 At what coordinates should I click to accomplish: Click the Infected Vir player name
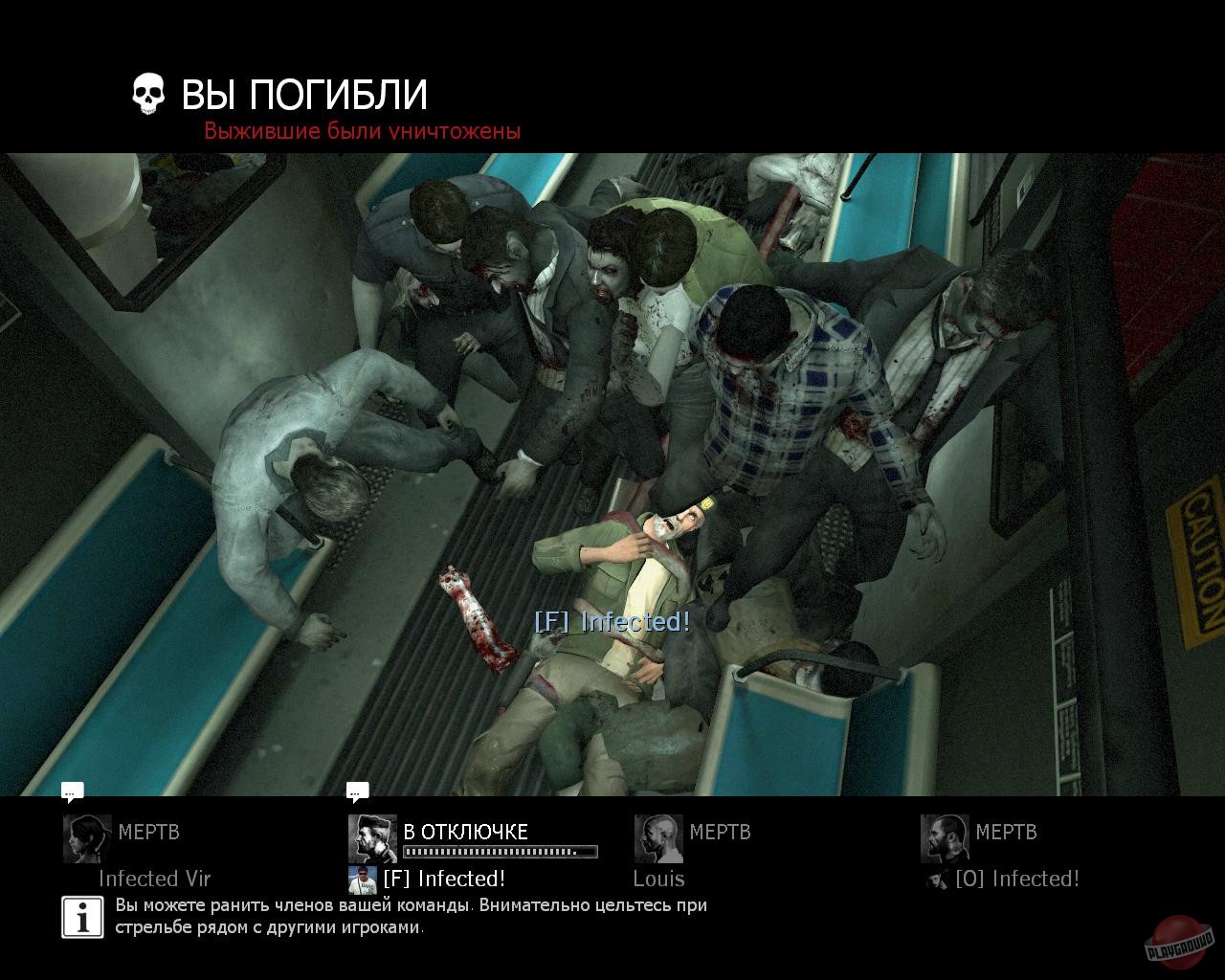tap(153, 879)
